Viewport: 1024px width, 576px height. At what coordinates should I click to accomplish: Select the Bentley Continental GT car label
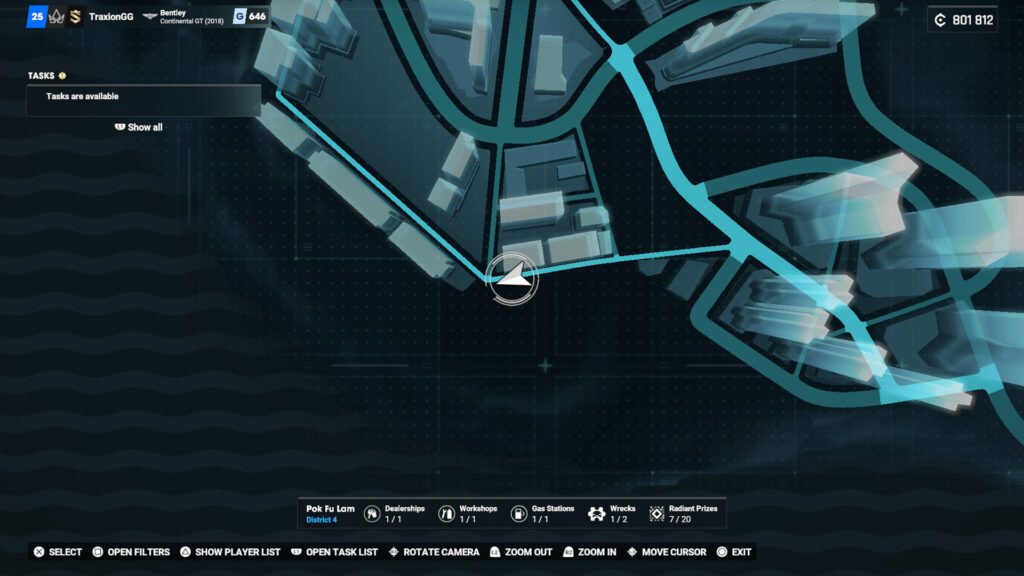coord(184,17)
